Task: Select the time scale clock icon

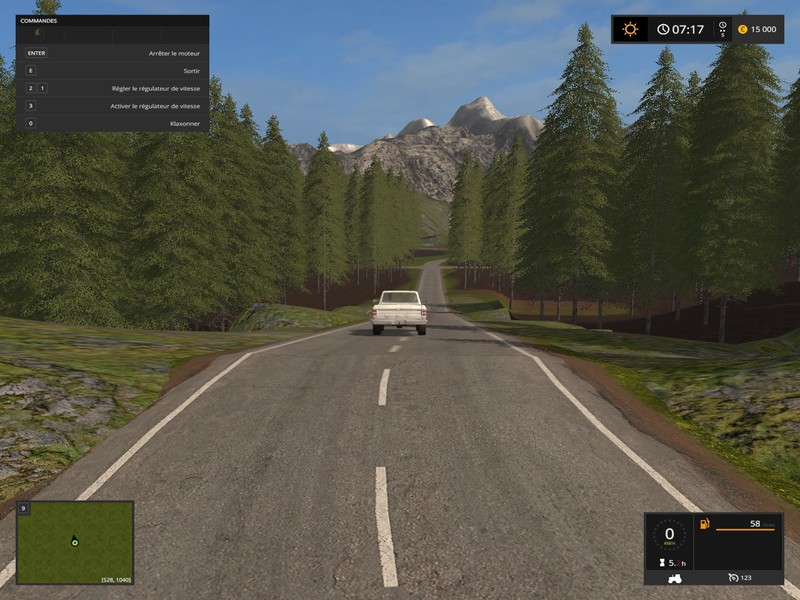Action: point(722,29)
